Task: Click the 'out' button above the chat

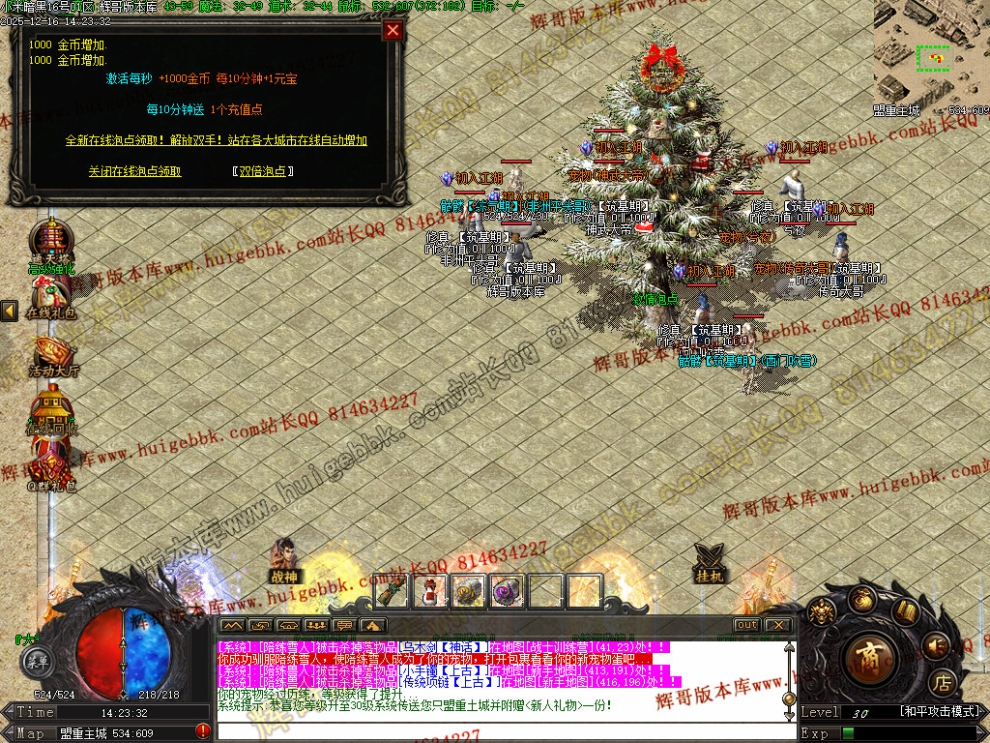Action: pyautogui.click(x=746, y=625)
